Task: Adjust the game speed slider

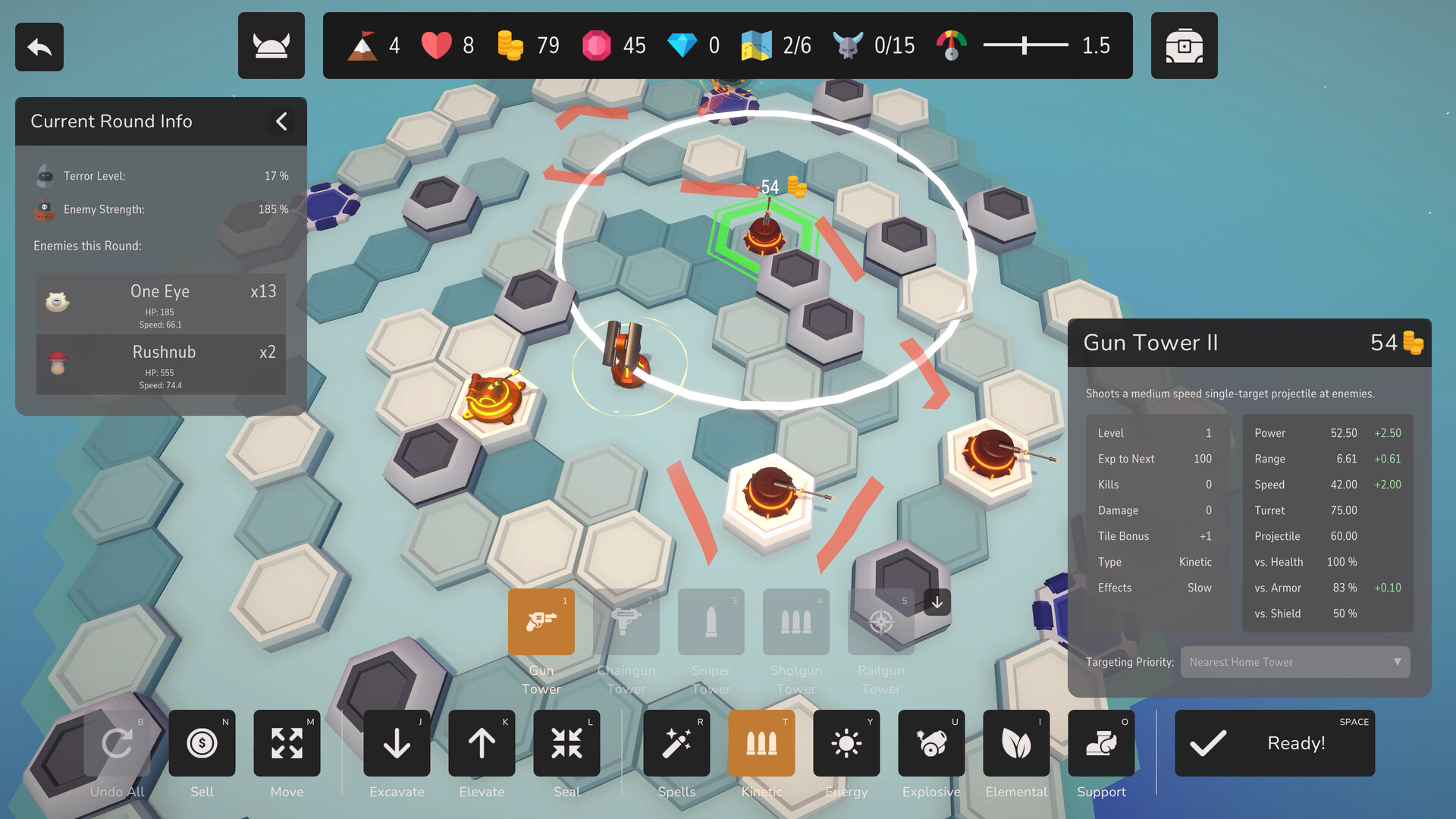Action: 1025,45
